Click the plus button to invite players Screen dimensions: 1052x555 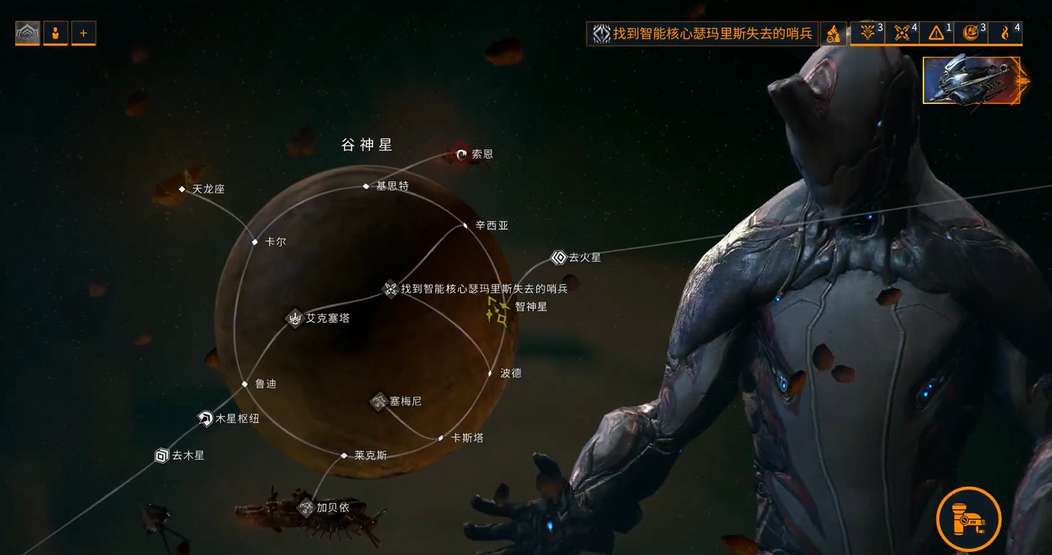83,33
